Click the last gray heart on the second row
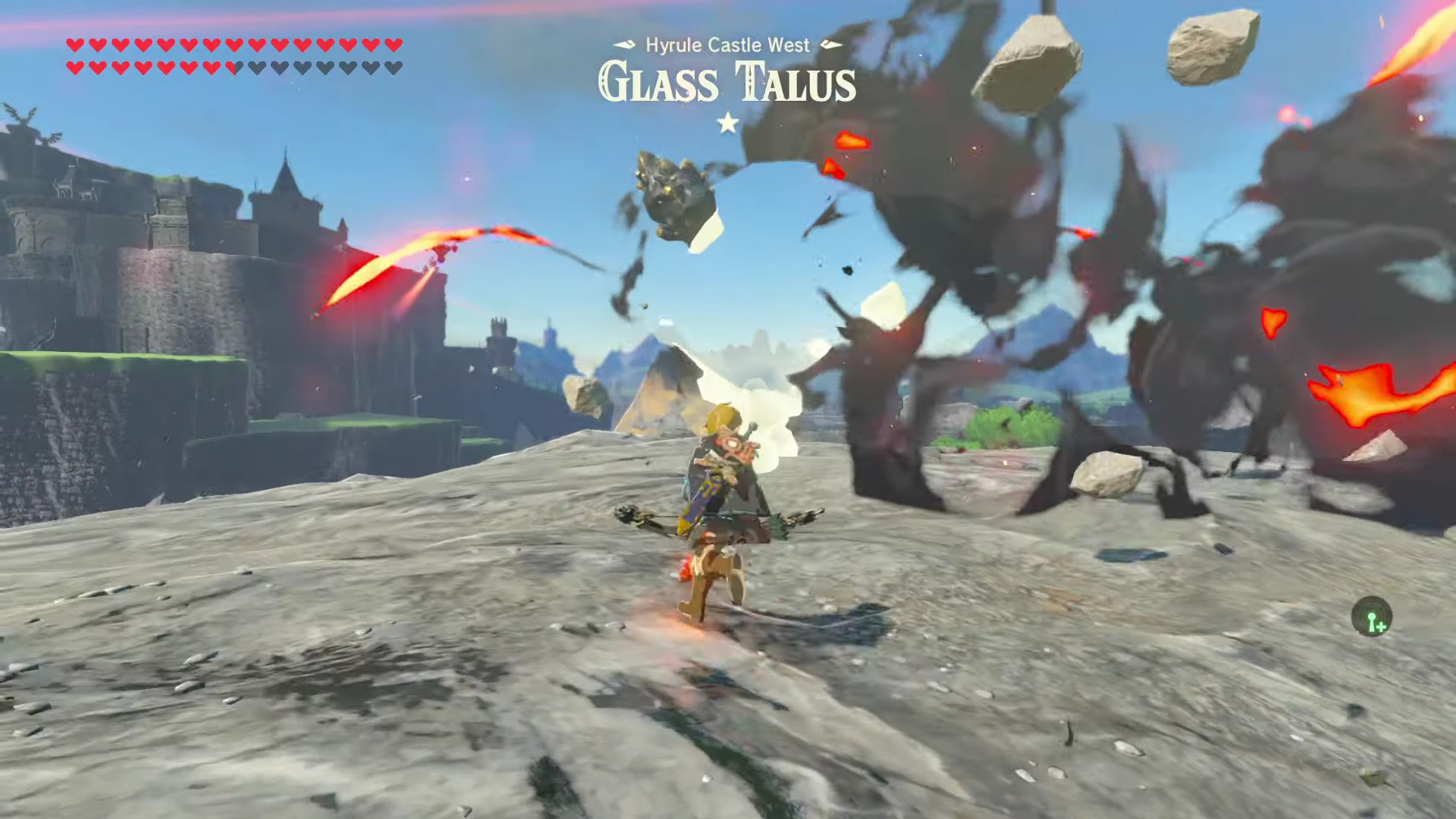1456x819 pixels. [395, 67]
